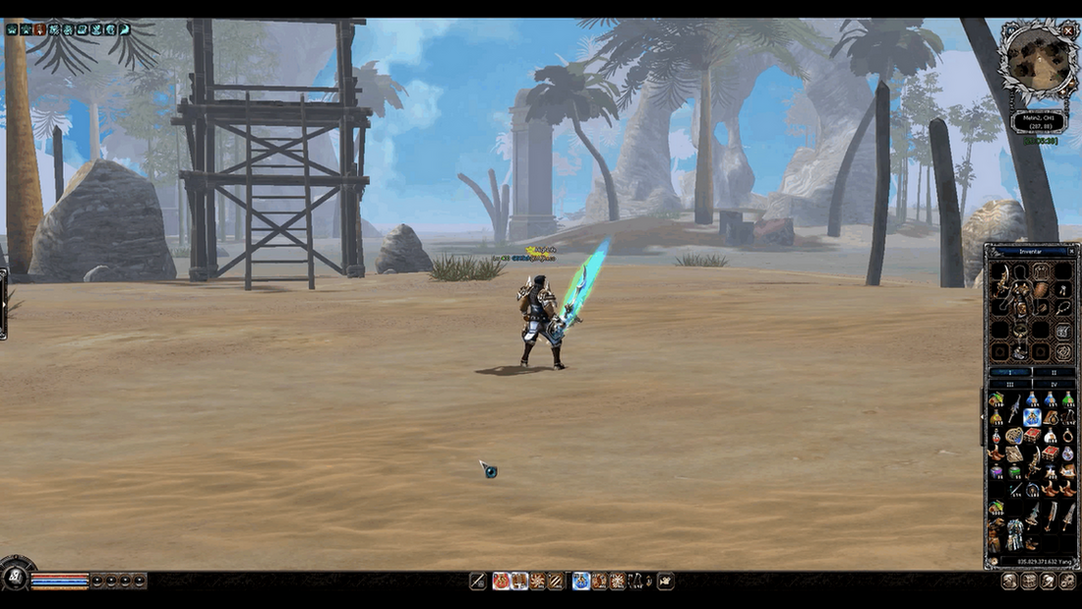Click the rightmost bottom-right menu button
This screenshot has height=609, width=1082.
pyautogui.click(x=1067, y=581)
